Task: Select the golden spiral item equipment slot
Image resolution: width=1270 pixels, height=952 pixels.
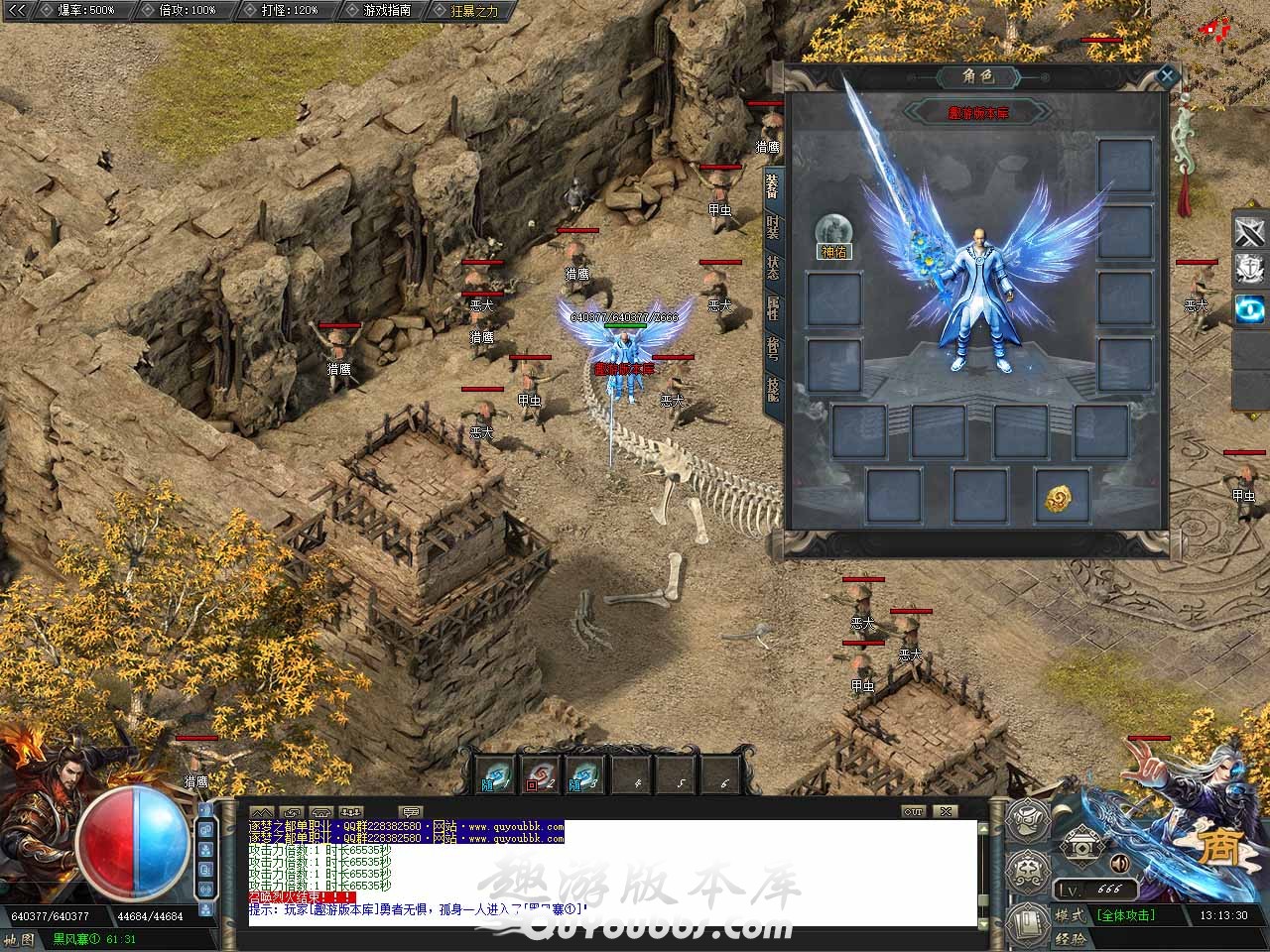Action: (x=1061, y=496)
